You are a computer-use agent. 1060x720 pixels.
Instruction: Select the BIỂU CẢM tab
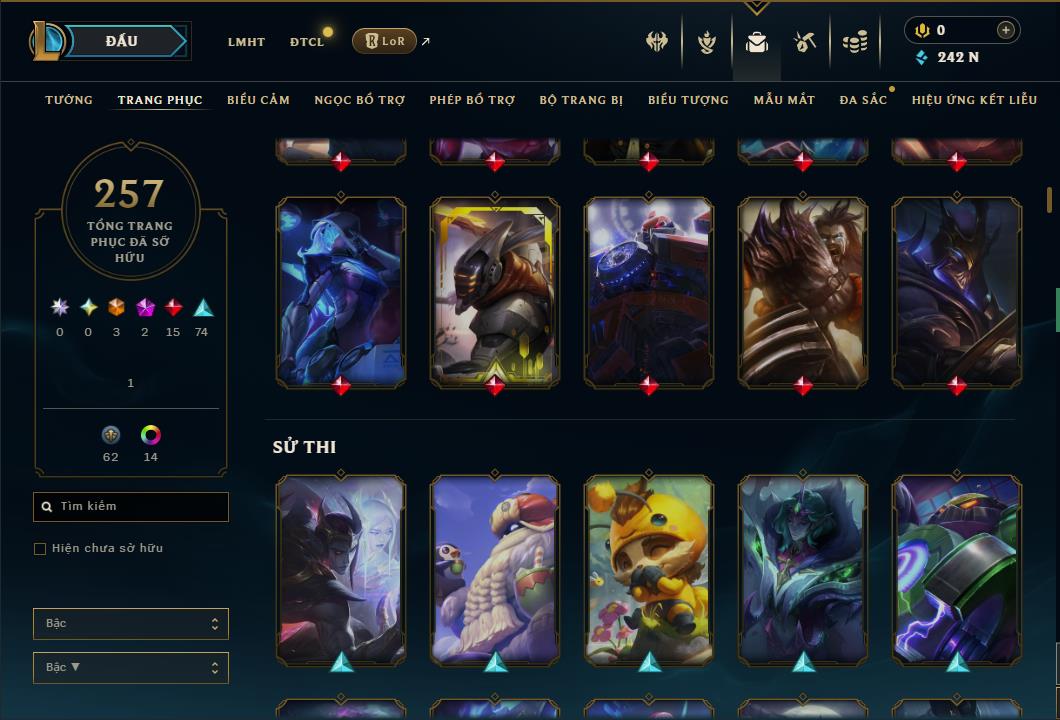tap(258, 100)
